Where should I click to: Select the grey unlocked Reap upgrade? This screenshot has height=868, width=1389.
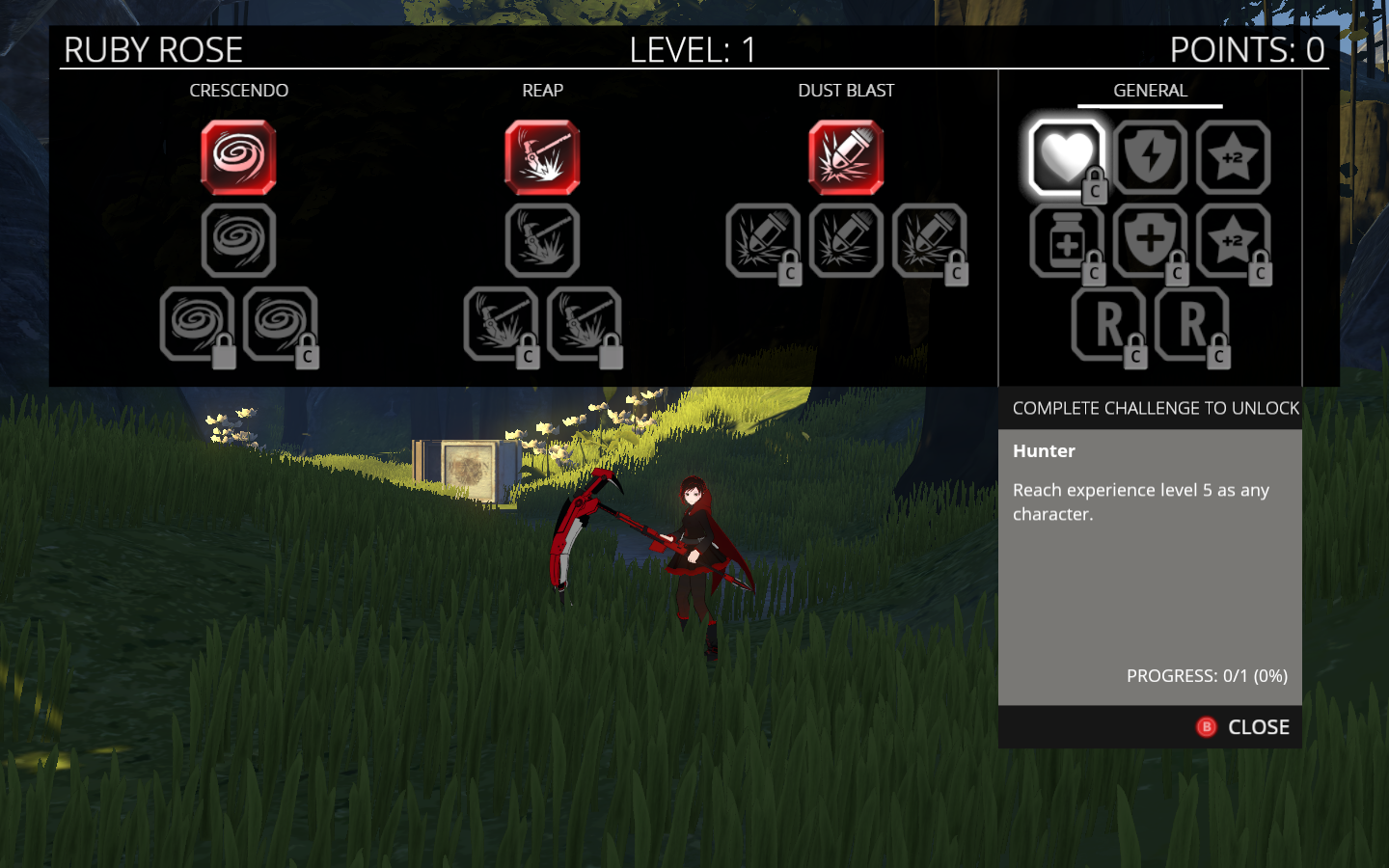pyautogui.click(x=542, y=241)
